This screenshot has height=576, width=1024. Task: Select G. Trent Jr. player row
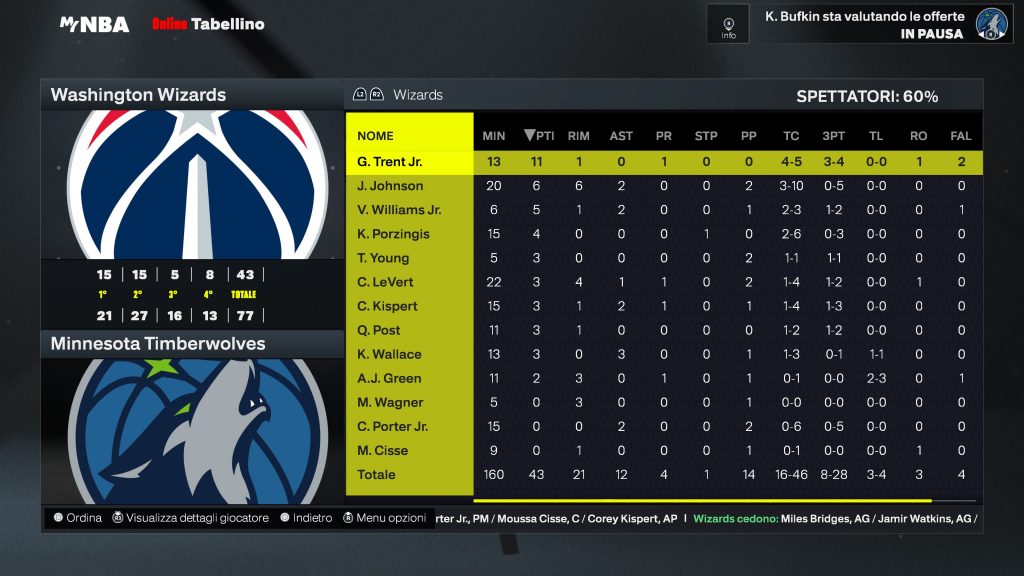[x=390, y=162]
